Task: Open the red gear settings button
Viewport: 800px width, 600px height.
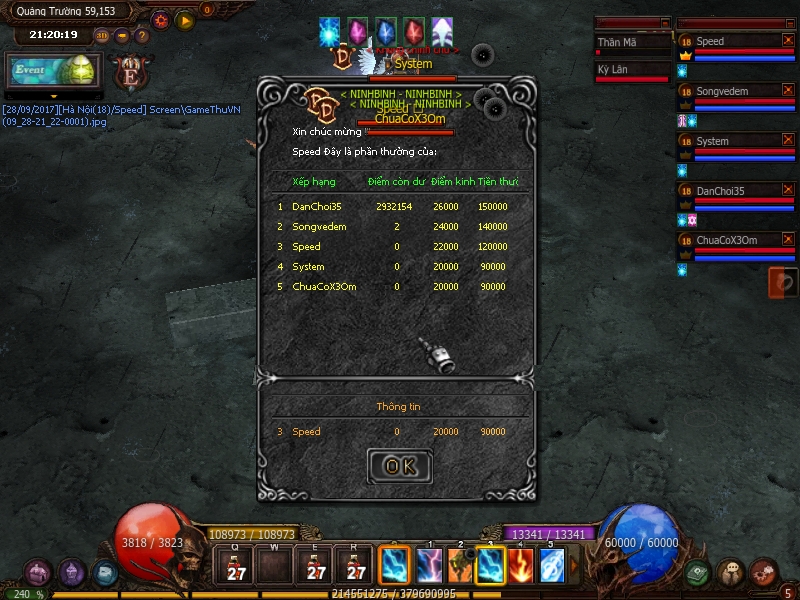Action: click(x=161, y=20)
